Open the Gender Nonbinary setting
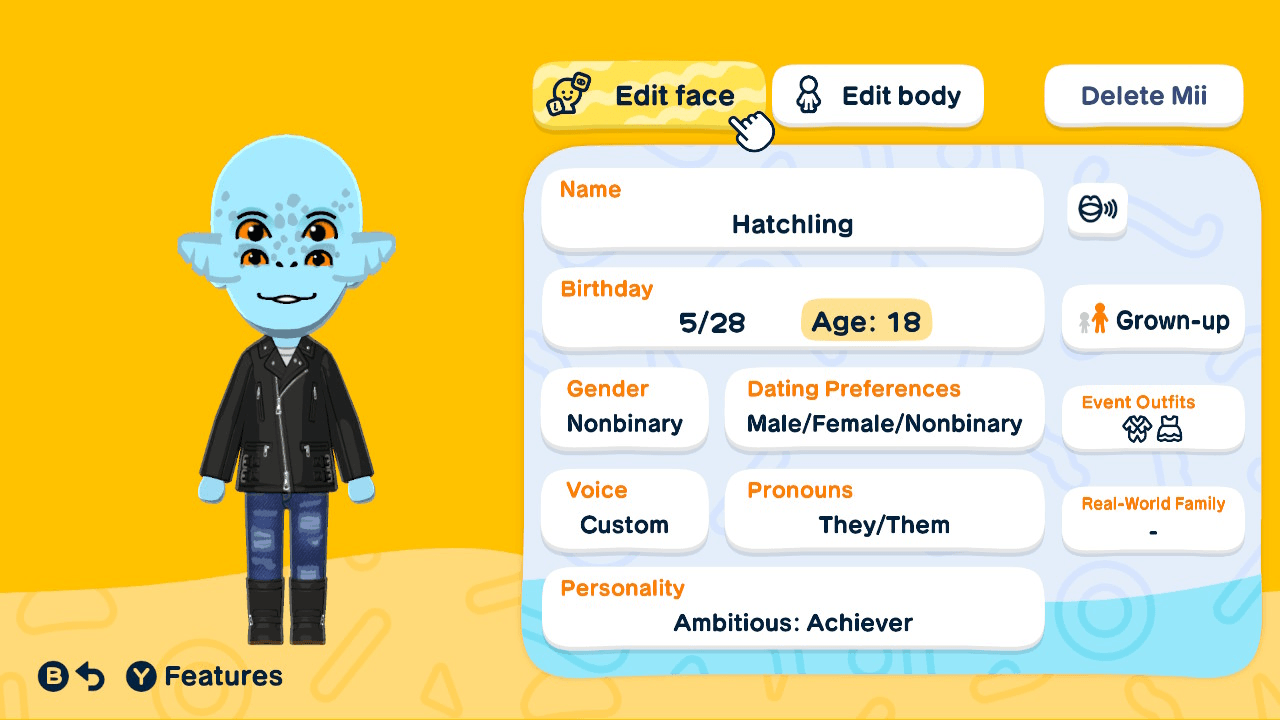The image size is (1280, 720). click(624, 408)
